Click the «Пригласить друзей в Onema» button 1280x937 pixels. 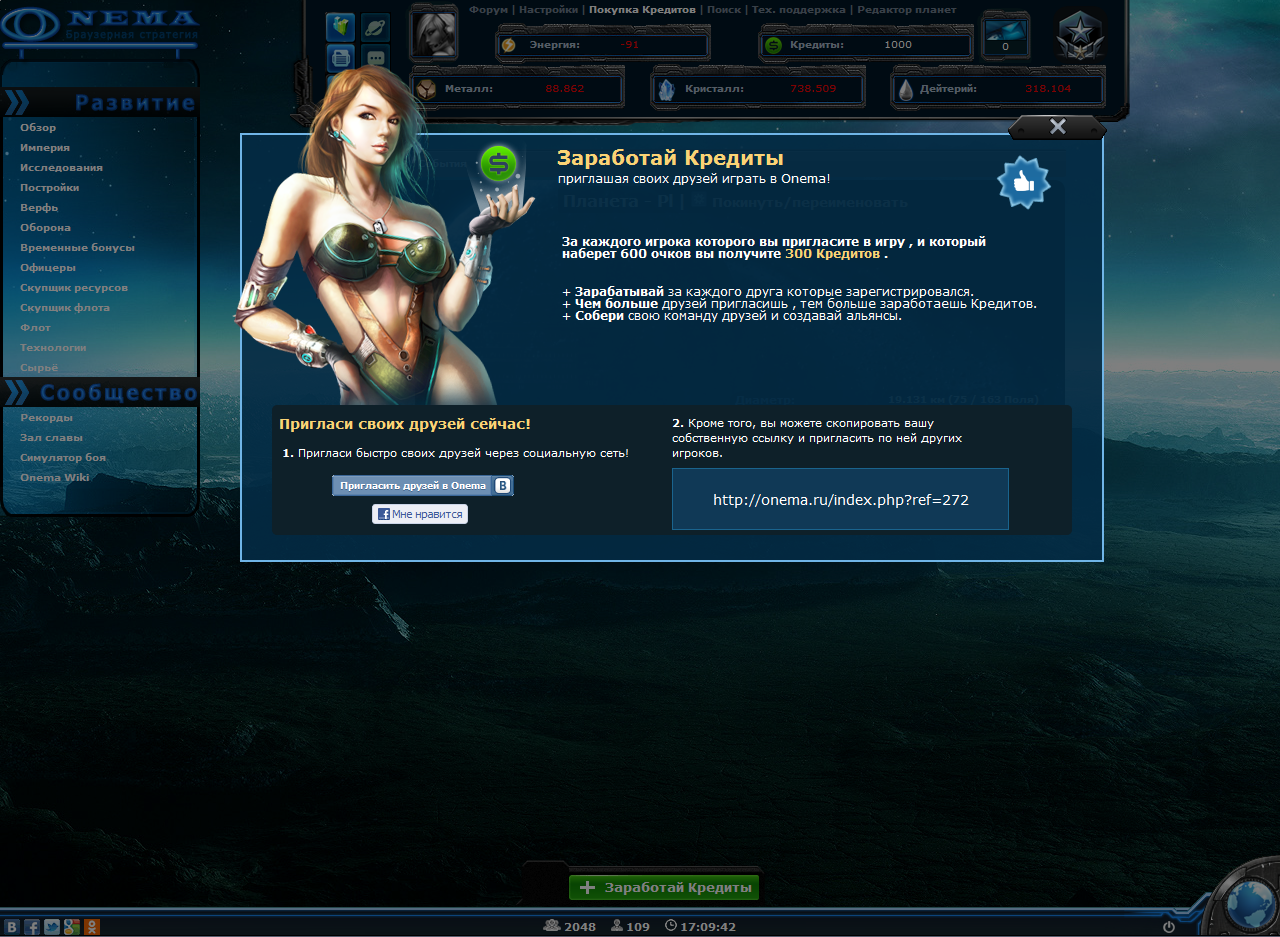pos(422,486)
